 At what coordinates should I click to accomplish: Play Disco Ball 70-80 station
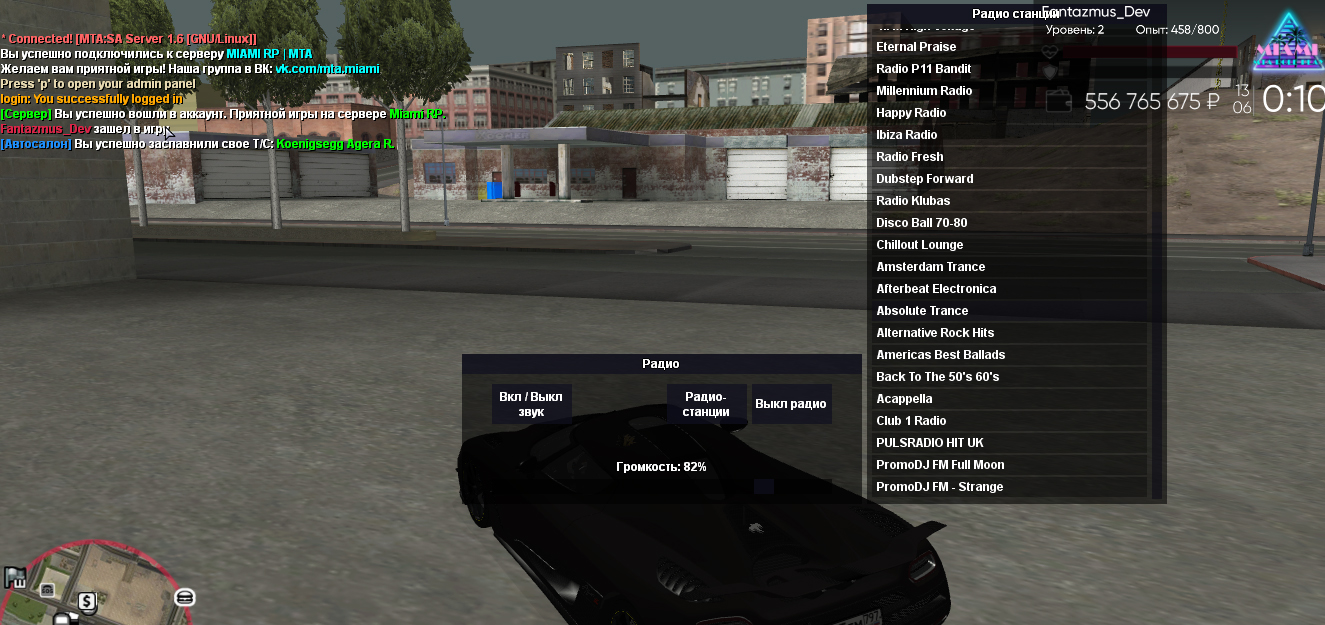click(x=1010, y=223)
